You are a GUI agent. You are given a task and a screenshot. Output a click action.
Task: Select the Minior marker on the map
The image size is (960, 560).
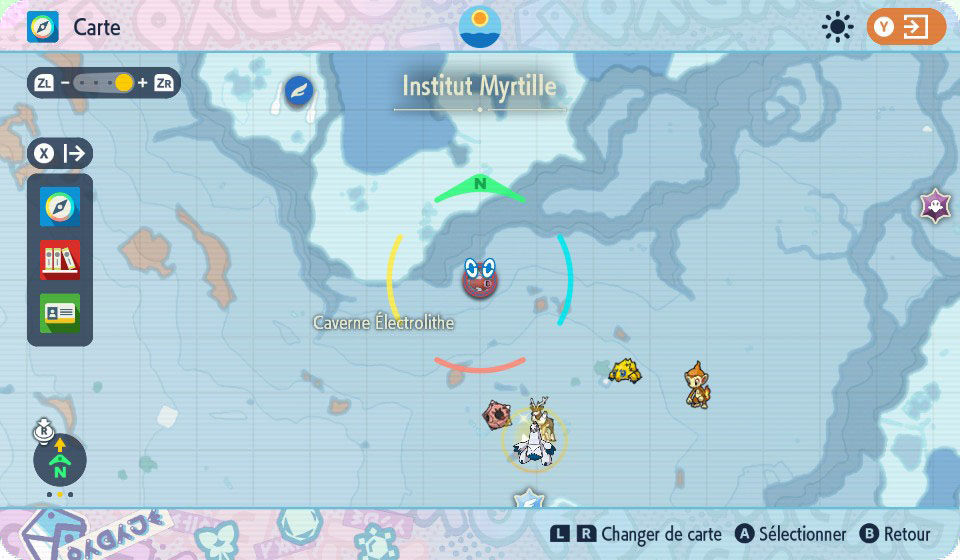tap(497, 414)
